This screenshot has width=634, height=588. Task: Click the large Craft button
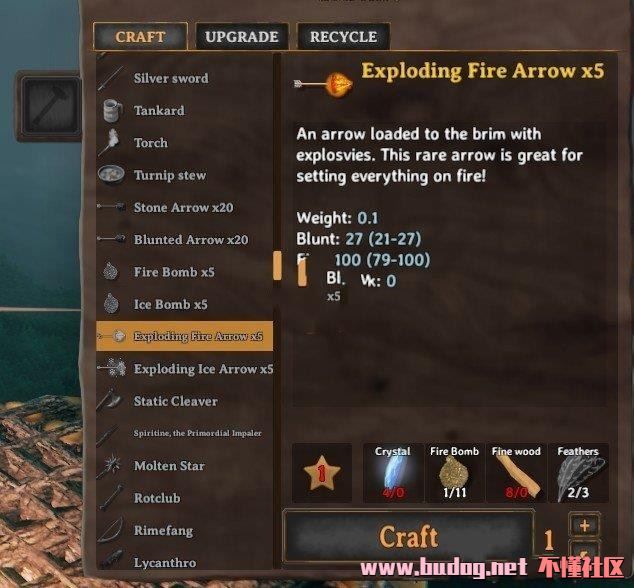click(408, 538)
